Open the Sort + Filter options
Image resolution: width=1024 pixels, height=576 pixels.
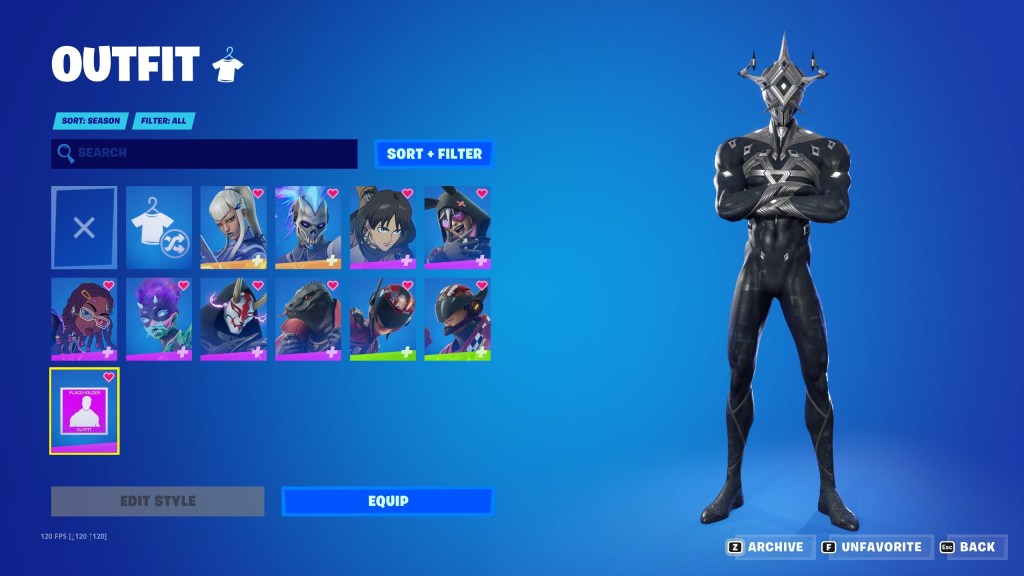coord(434,154)
